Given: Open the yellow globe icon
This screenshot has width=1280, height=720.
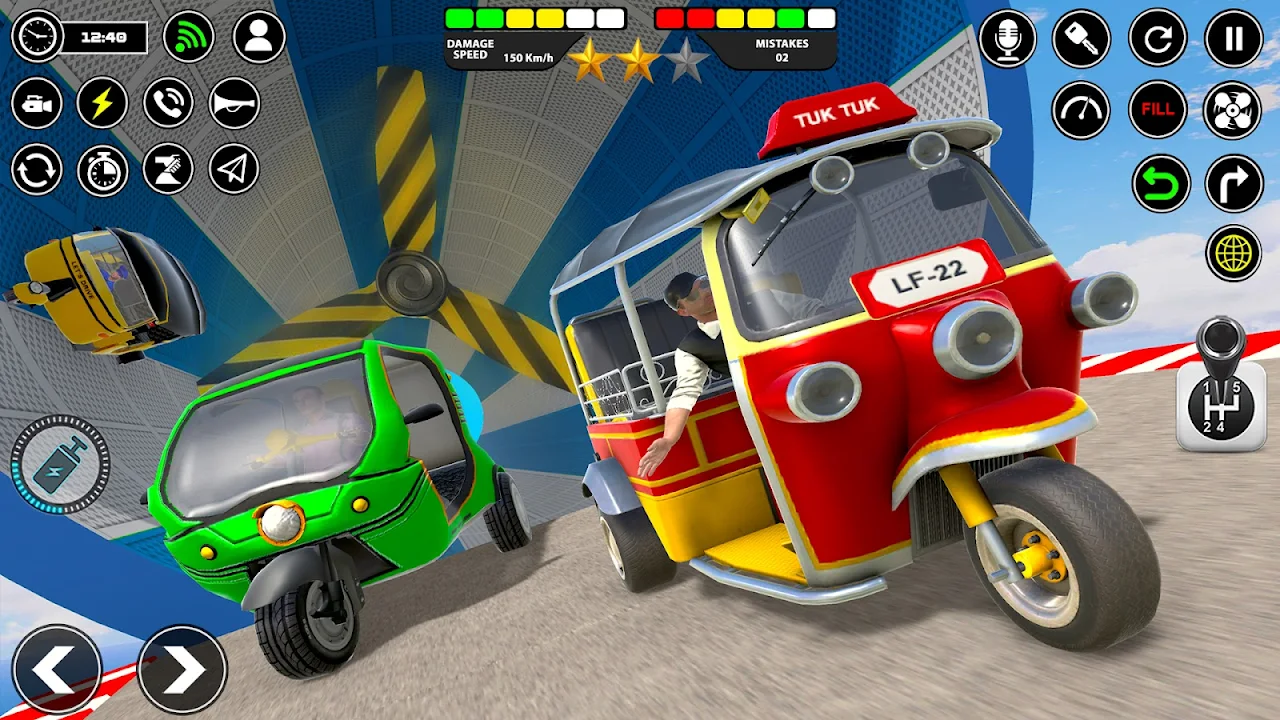Looking at the screenshot, I should coord(1234,253).
